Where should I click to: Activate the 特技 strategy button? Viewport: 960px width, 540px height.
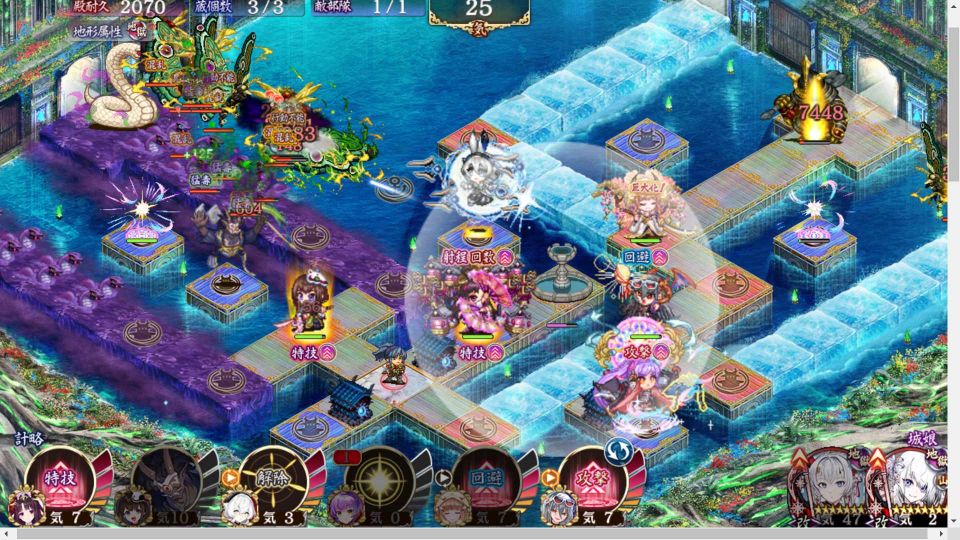click(x=58, y=480)
